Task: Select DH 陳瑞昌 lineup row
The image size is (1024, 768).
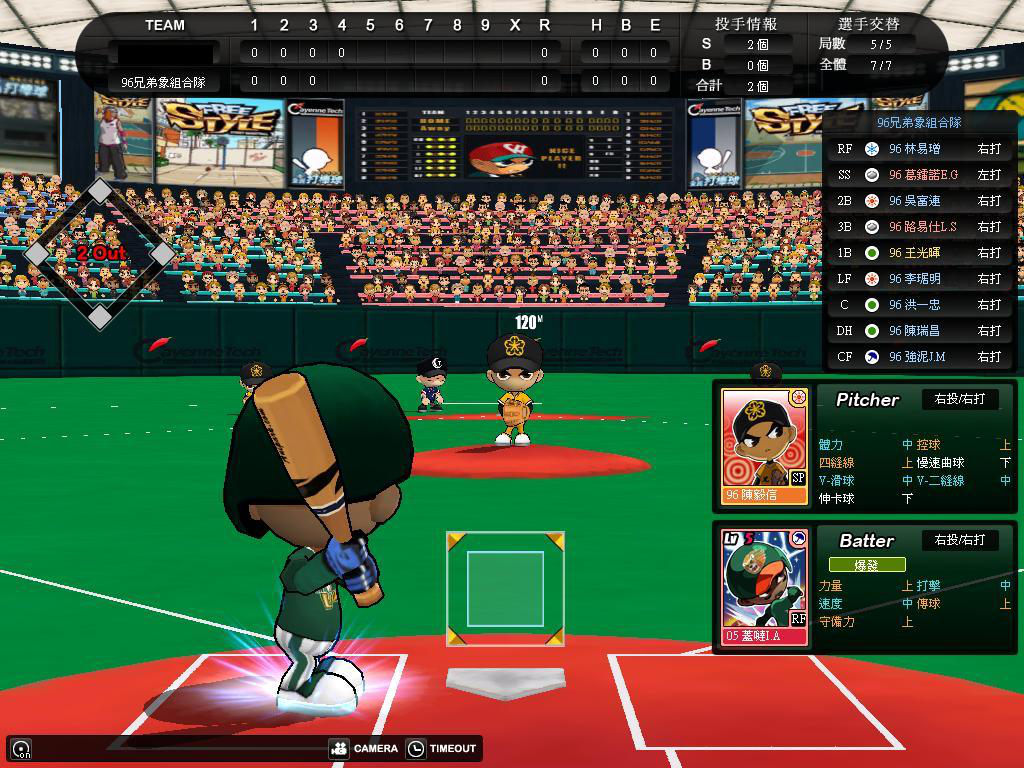Action: 920,331
